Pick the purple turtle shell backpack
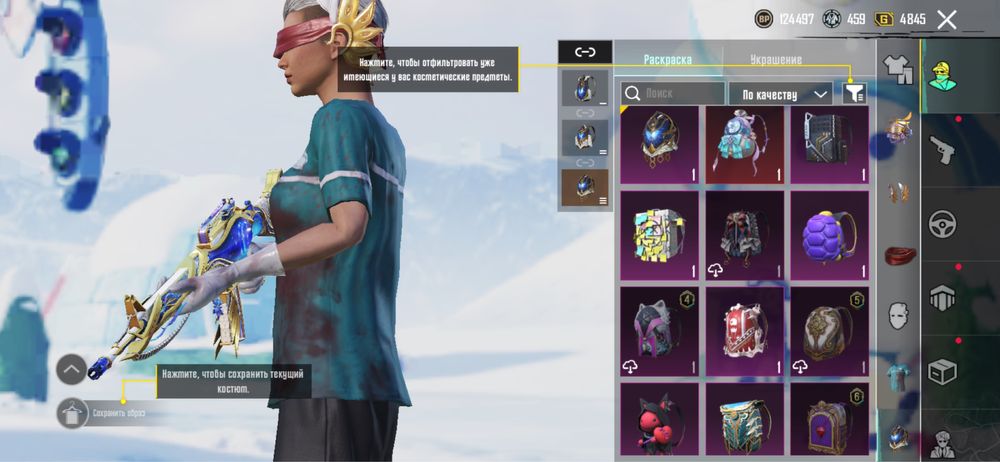Image resolution: width=1000 pixels, height=462 pixels. [x=830, y=235]
